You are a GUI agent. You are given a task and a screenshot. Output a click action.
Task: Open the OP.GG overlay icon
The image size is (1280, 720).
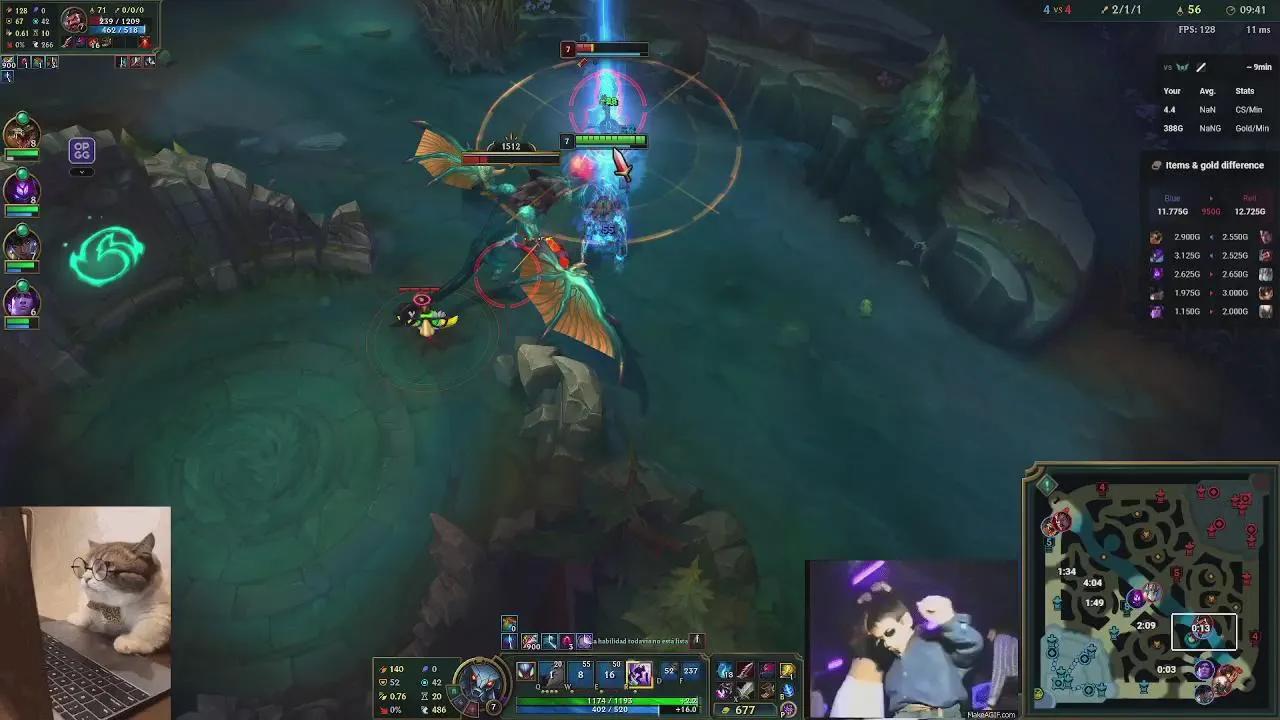(81, 150)
